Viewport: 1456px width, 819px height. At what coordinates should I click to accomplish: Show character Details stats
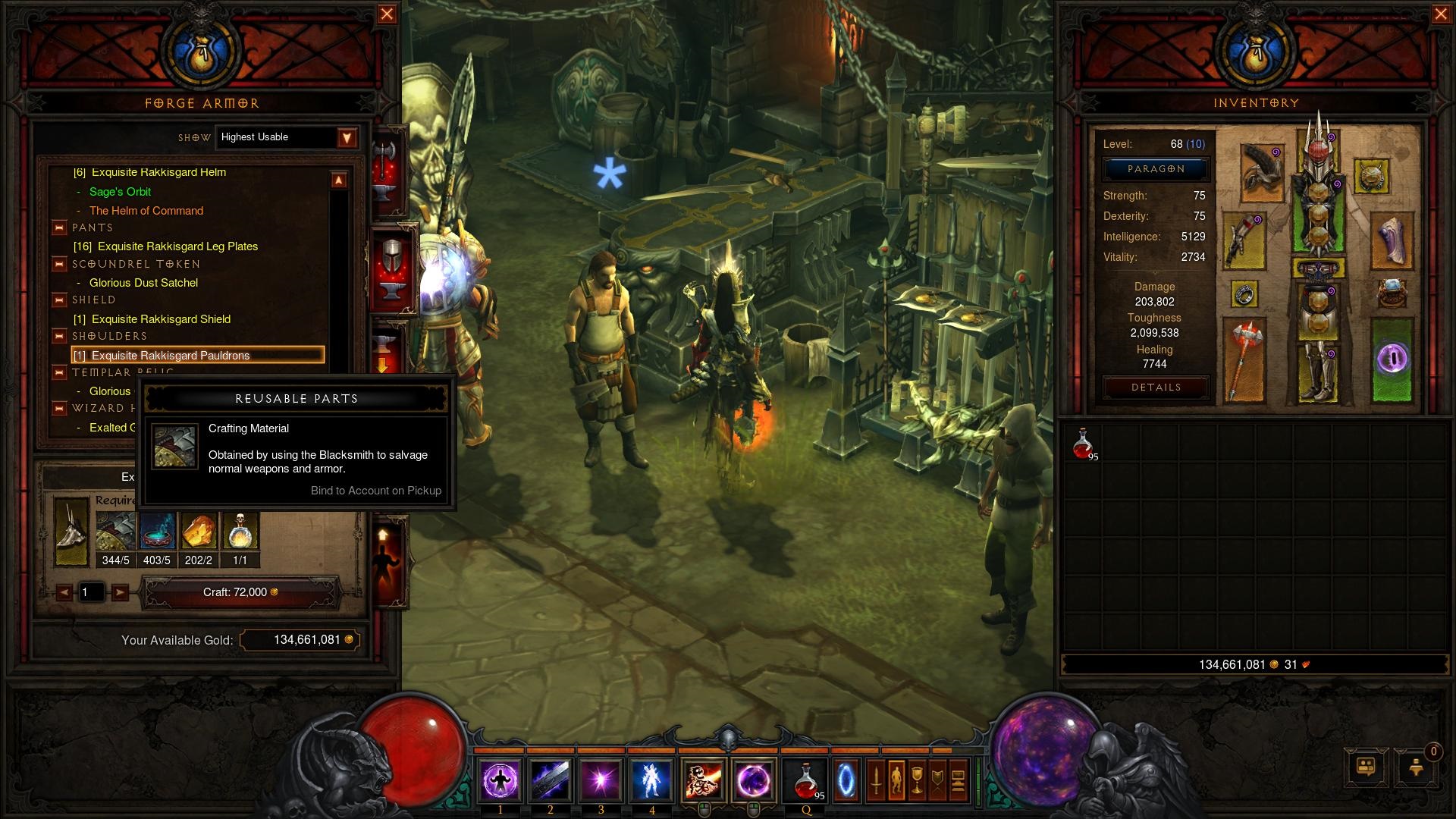click(1155, 388)
